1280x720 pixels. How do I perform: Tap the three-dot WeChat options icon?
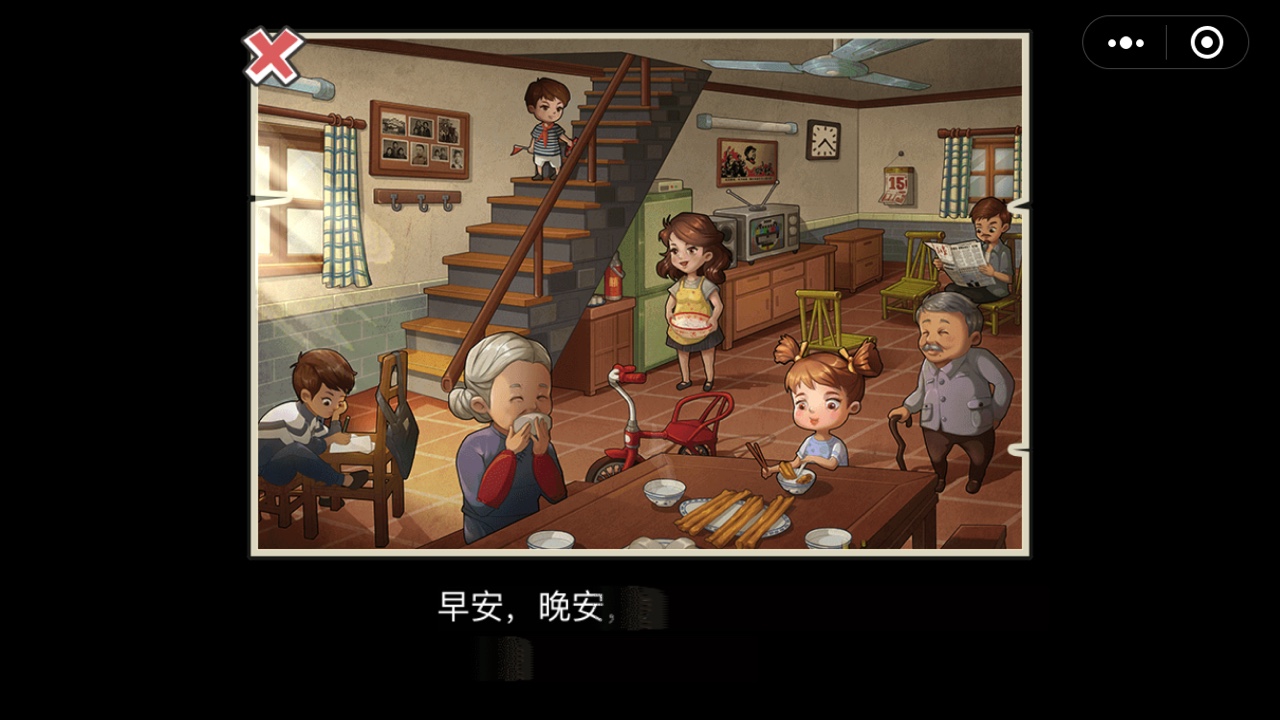1124,43
